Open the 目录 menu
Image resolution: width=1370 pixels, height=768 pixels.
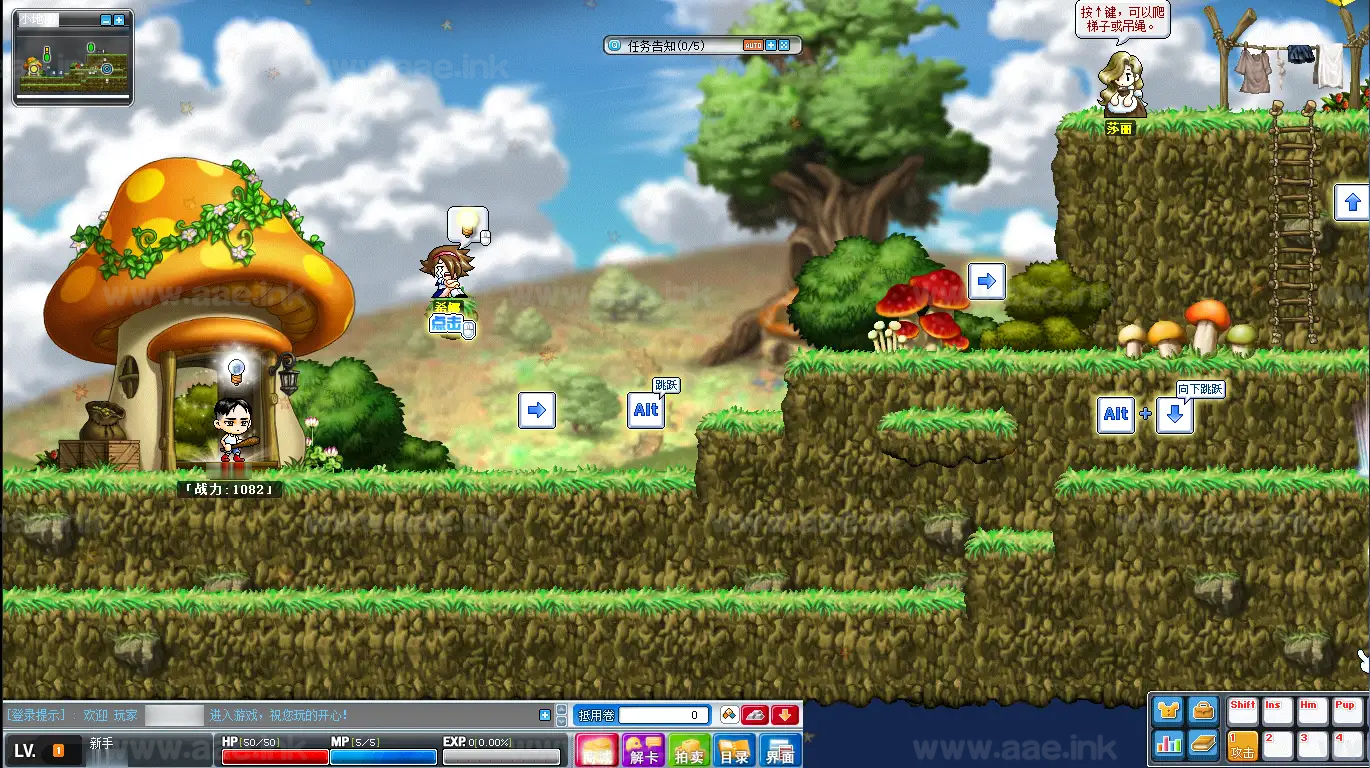point(735,750)
